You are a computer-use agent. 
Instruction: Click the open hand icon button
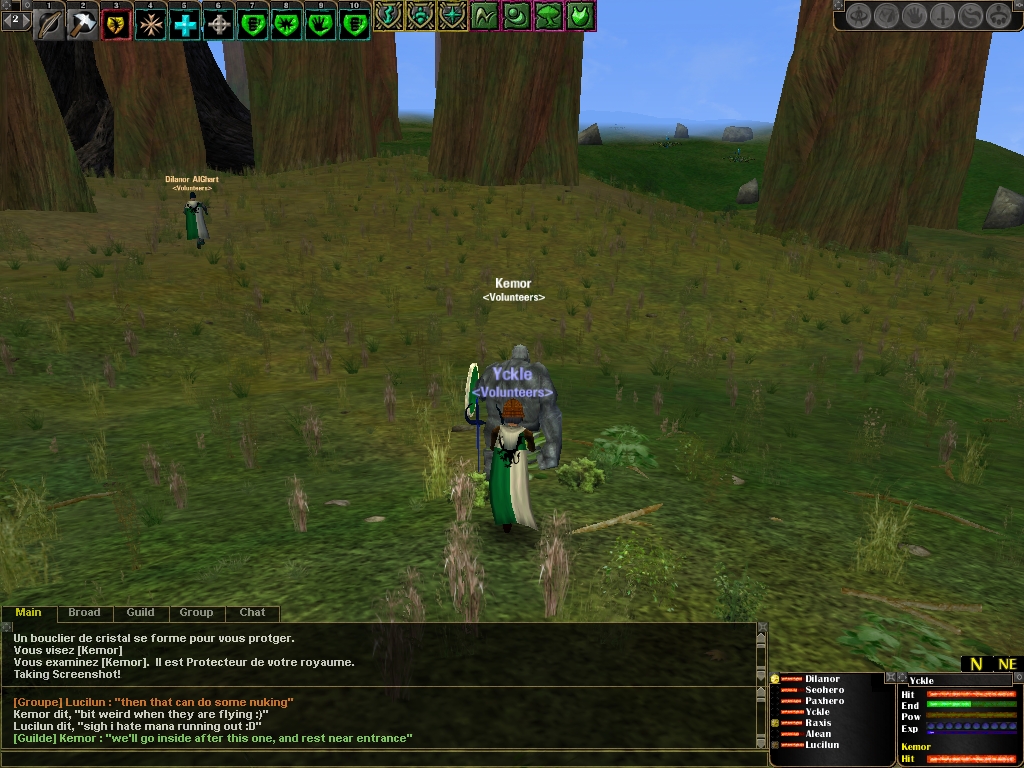coord(914,16)
